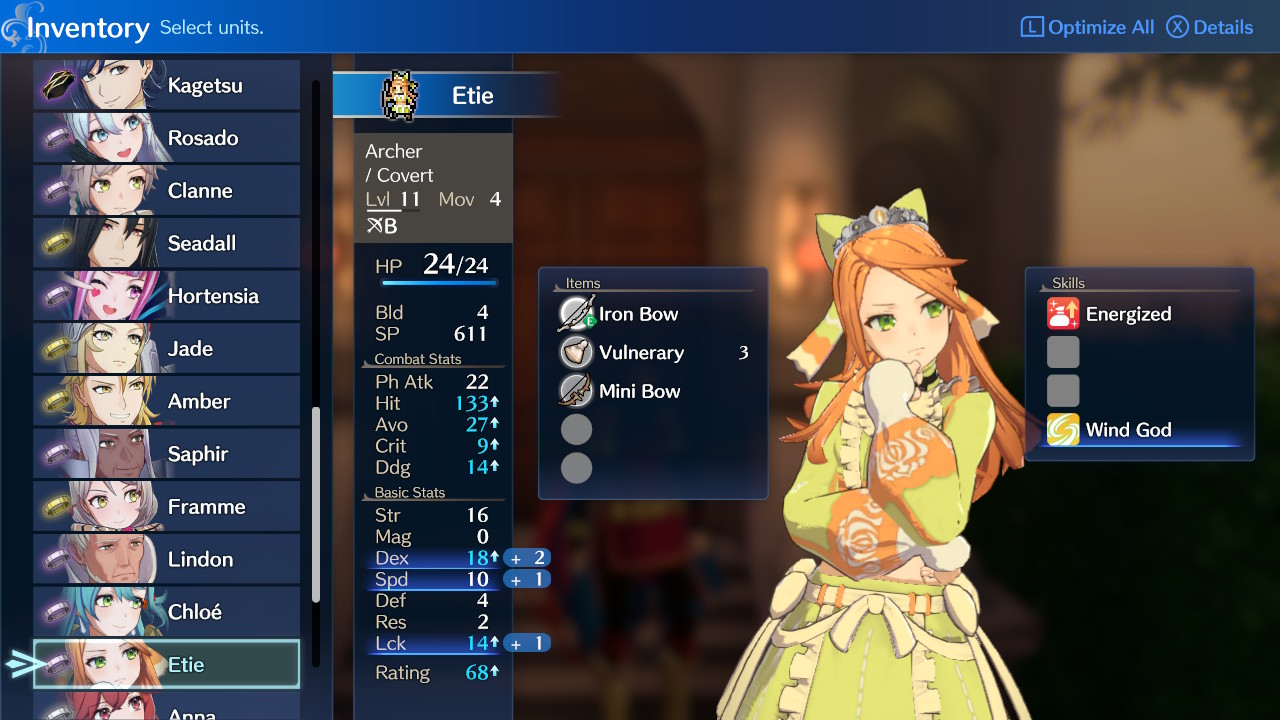This screenshot has width=1280, height=720.
Task: Inspect the Wind God skill
Action: click(1127, 430)
